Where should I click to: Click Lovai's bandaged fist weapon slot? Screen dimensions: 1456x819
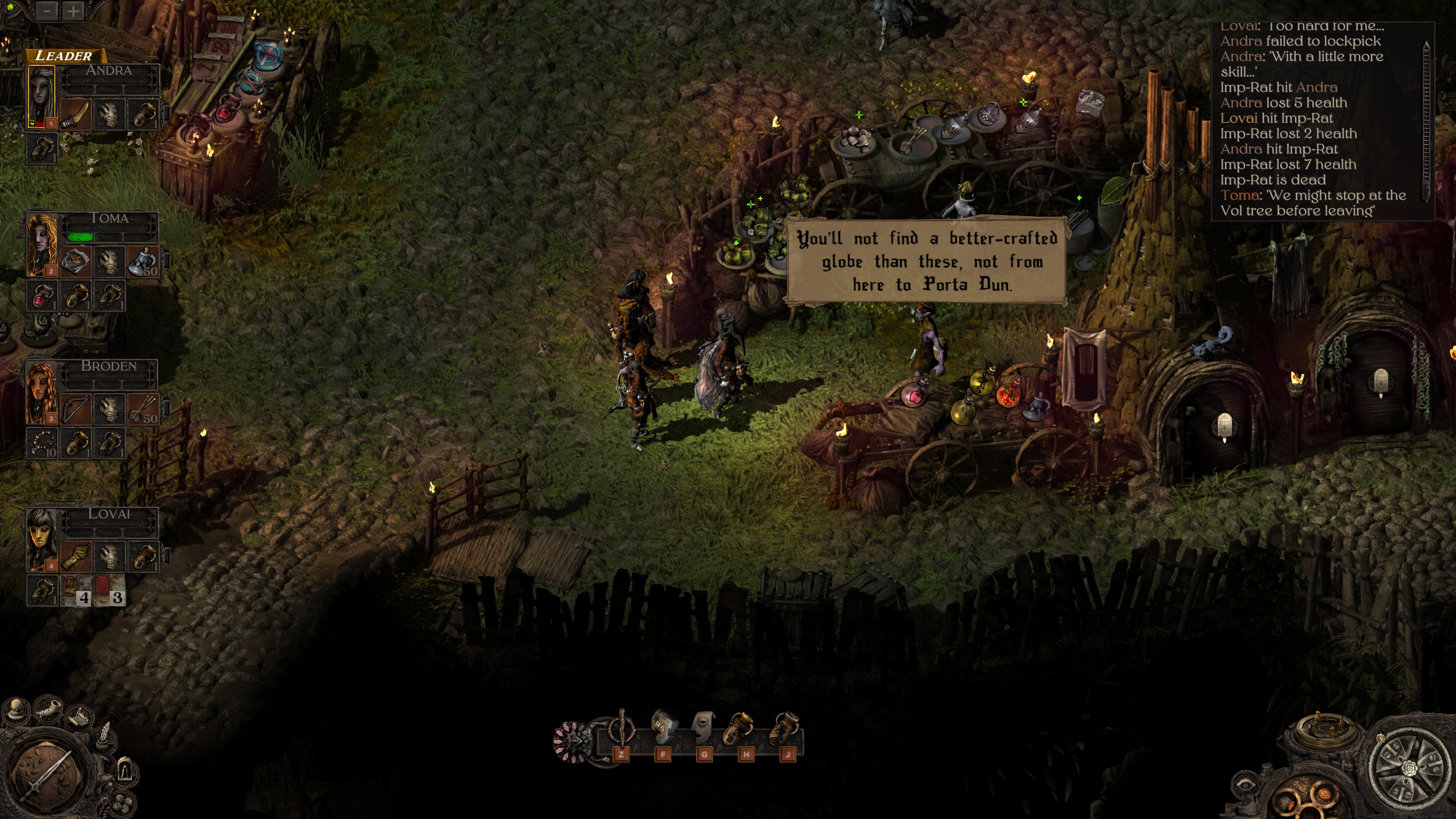[x=76, y=557]
